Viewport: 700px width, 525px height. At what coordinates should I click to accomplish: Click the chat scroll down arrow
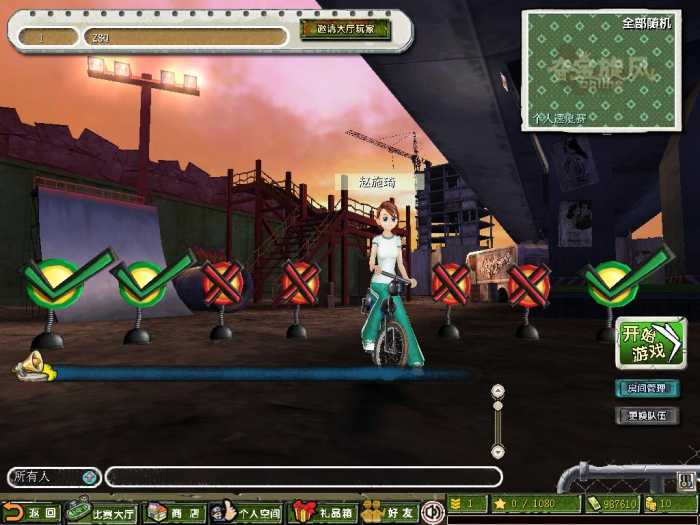pos(497,451)
